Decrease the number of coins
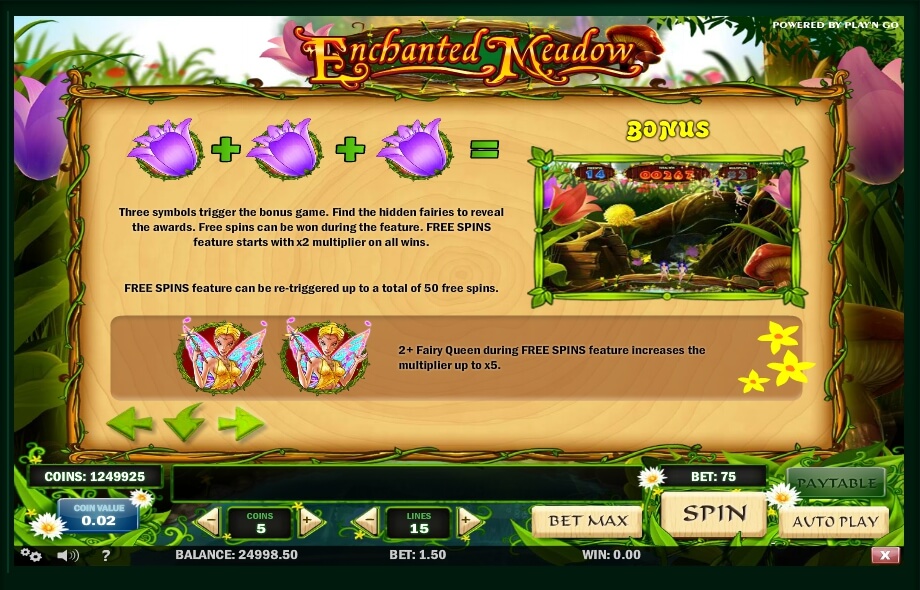The width and height of the screenshot is (920, 590). tap(209, 521)
